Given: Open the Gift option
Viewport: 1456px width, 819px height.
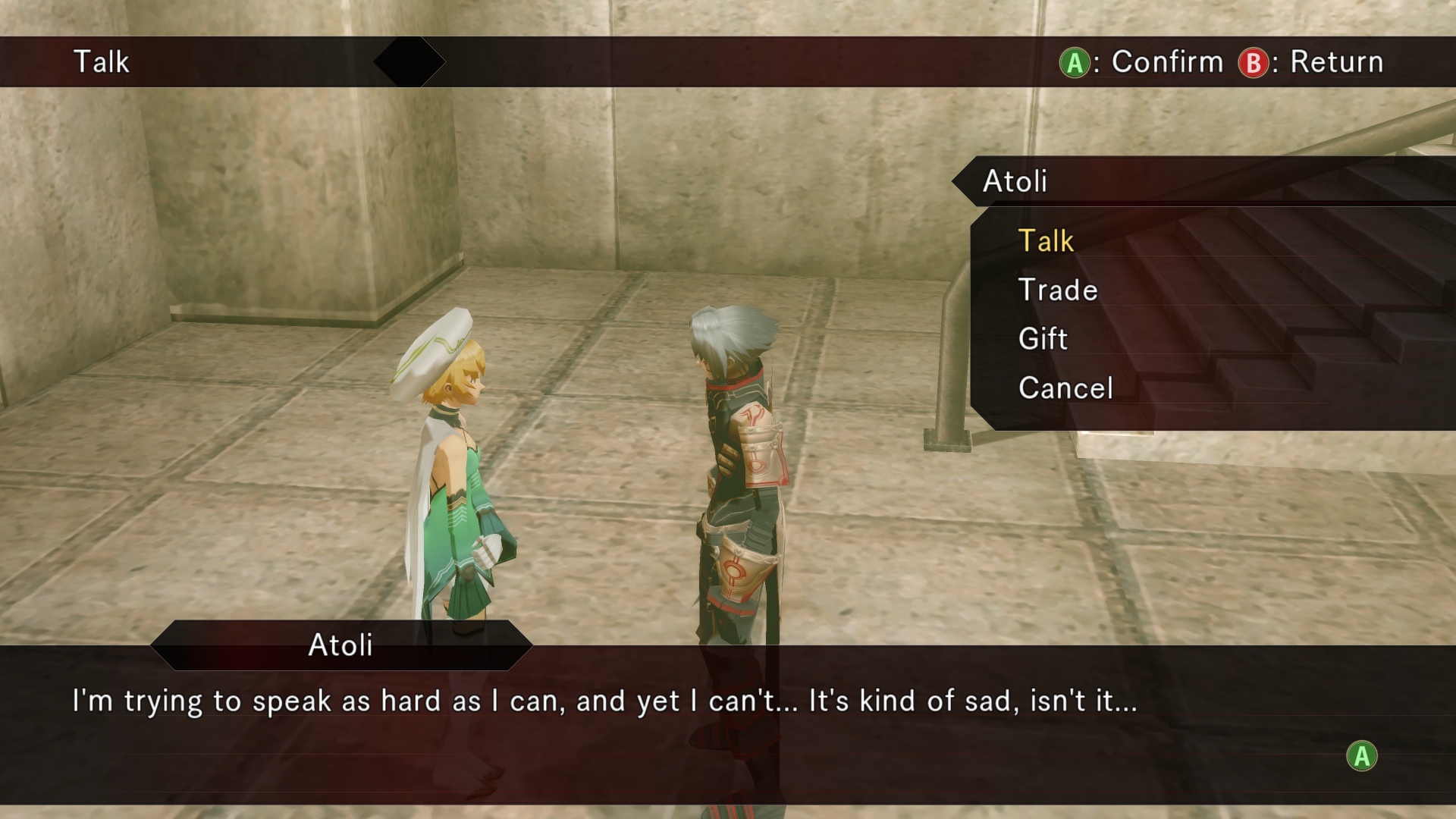Looking at the screenshot, I should click(1043, 339).
